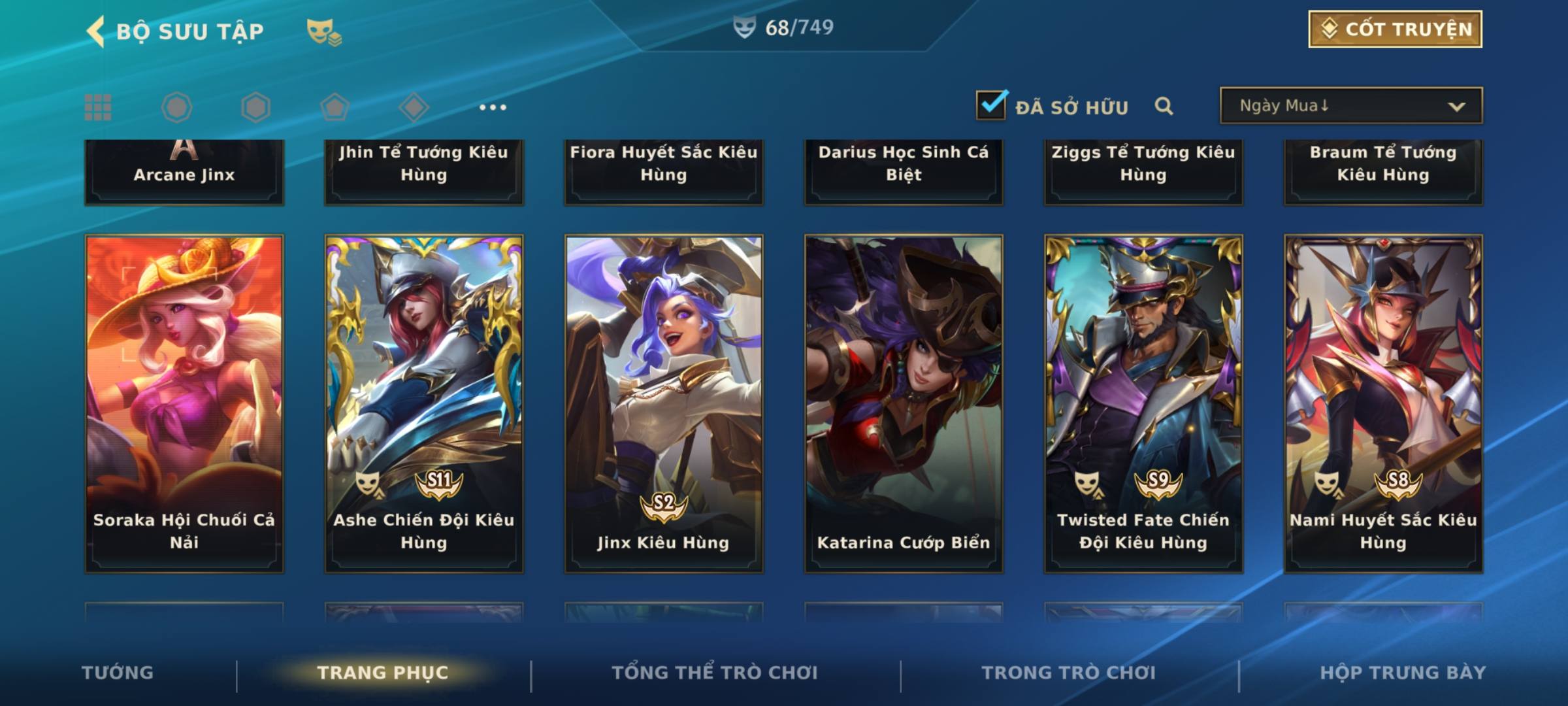Image resolution: width=1568 pixels, height=706 pixels.
Task: Choose the diamond rarity filter icon
Action: [414, 107]
